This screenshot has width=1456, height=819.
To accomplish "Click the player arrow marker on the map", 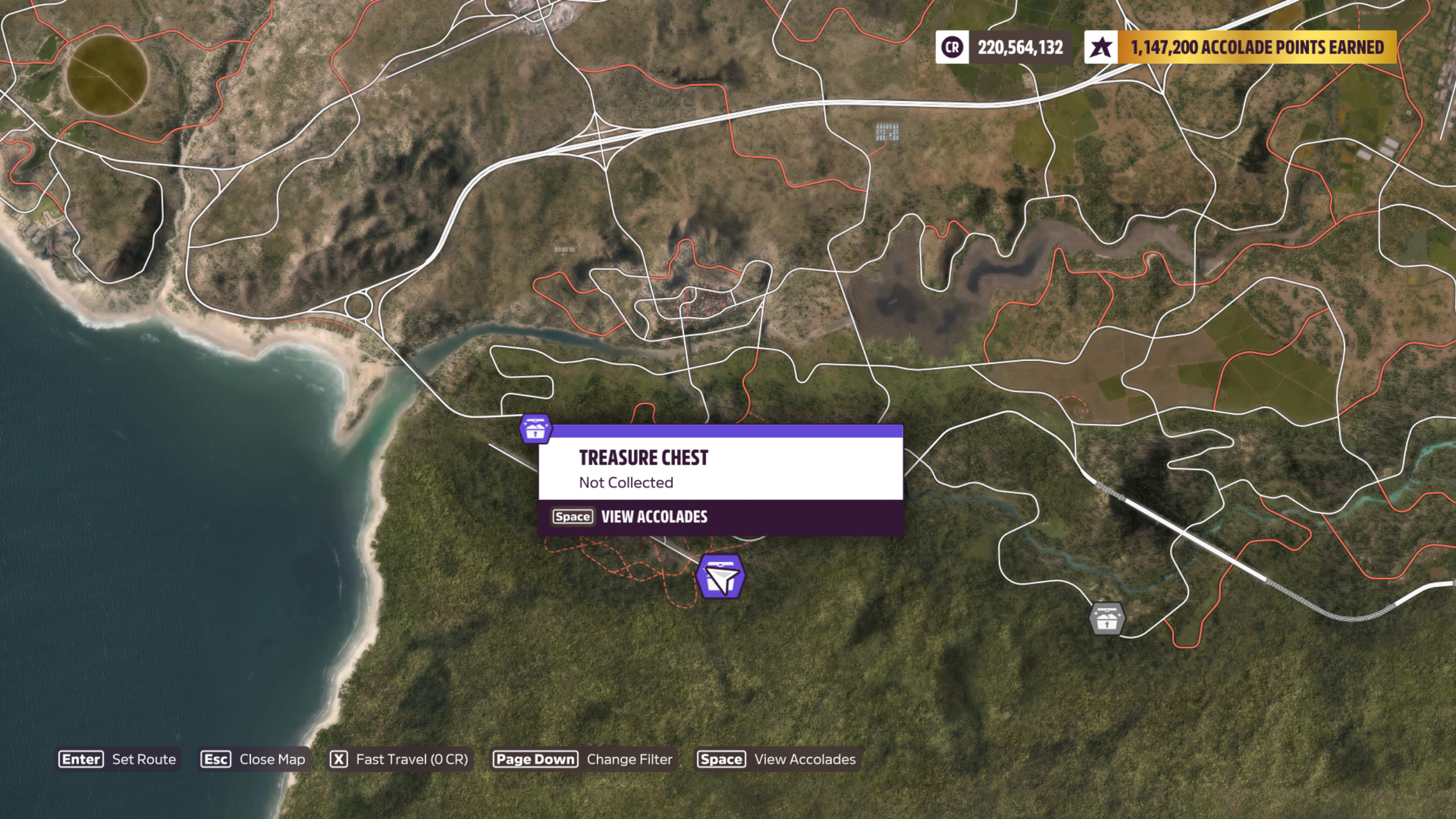I will tap(721, 577).
